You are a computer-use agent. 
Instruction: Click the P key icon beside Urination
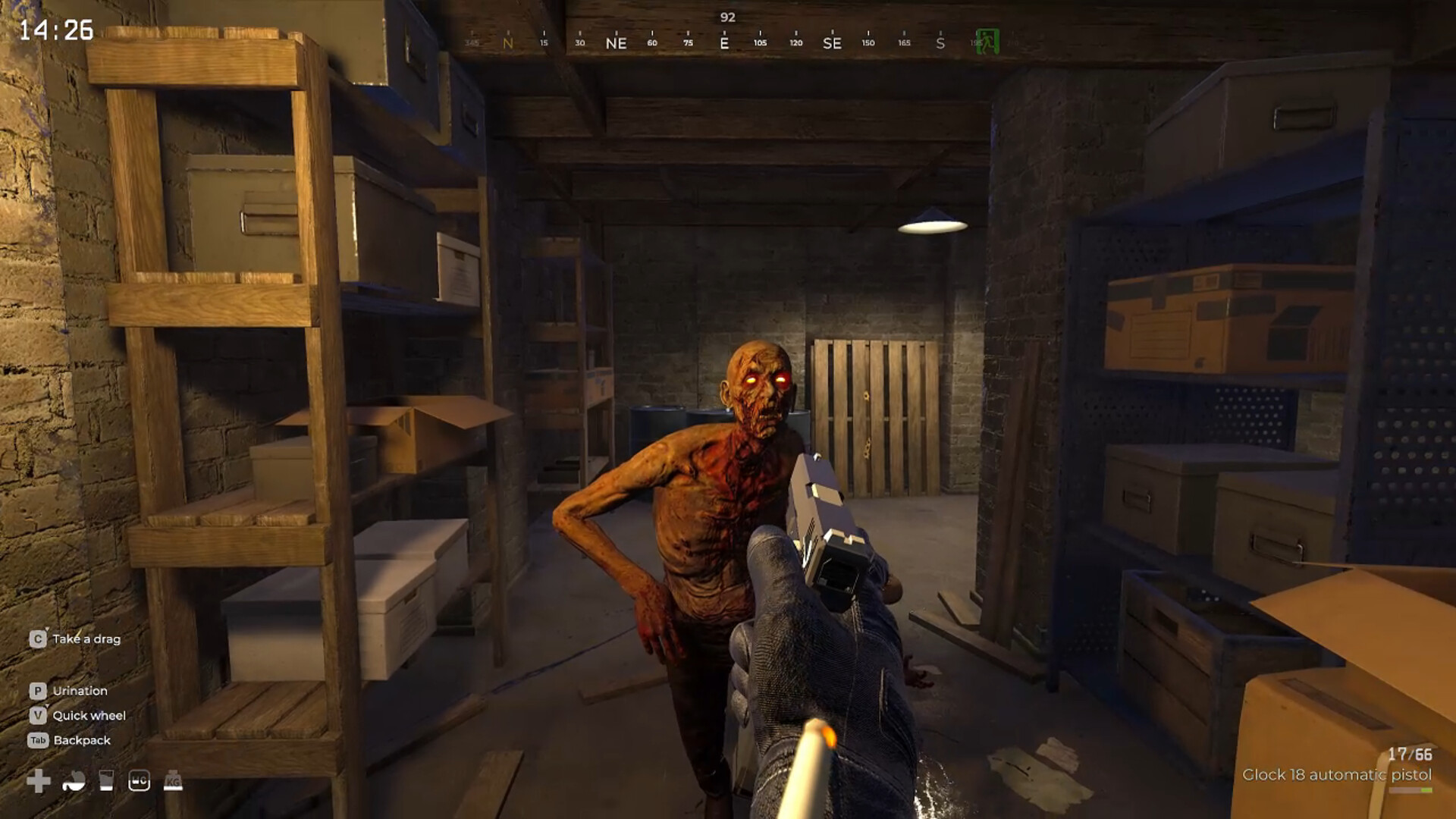(x=36, y=691)
